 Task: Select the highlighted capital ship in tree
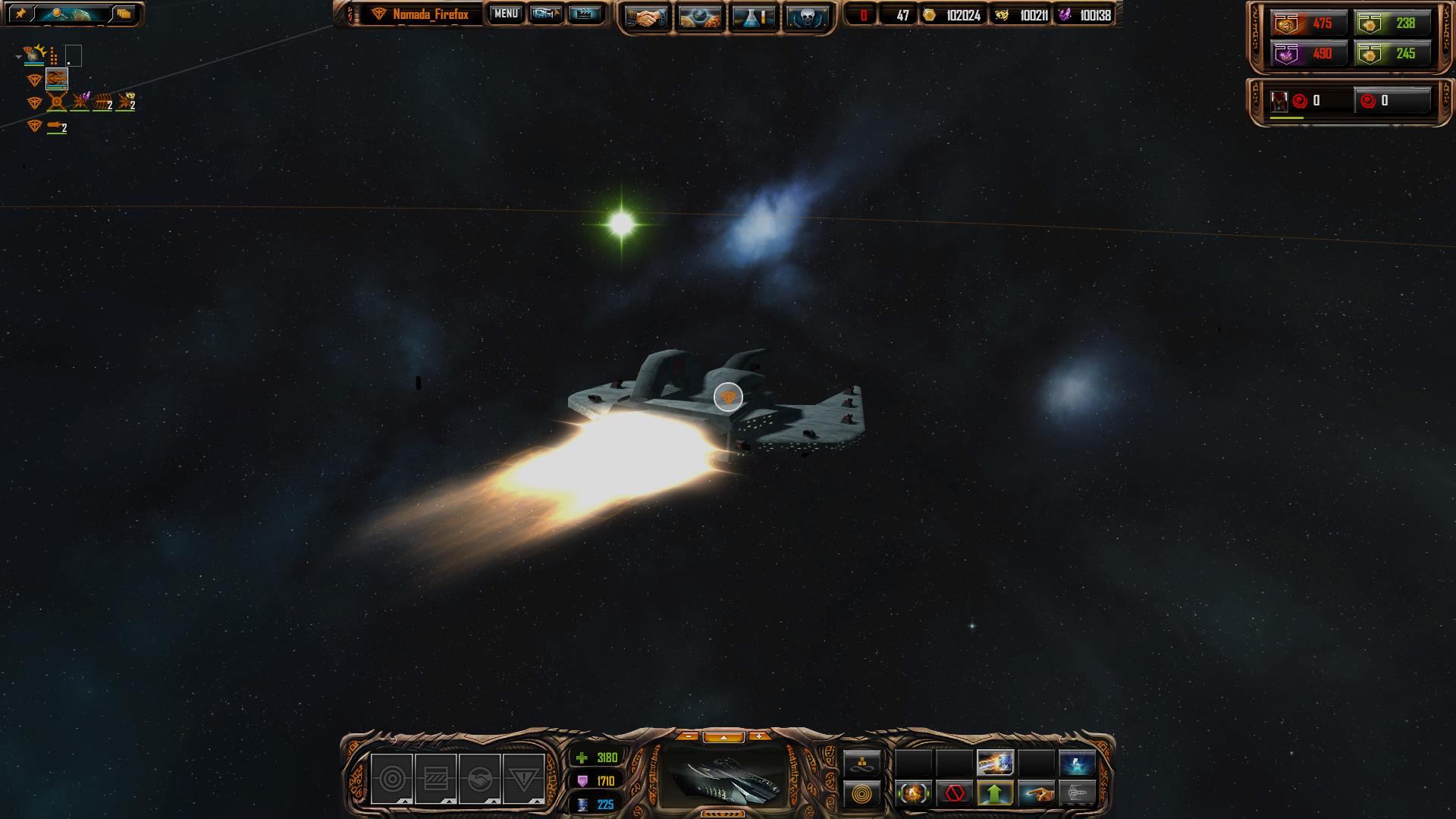pos(57,79)
